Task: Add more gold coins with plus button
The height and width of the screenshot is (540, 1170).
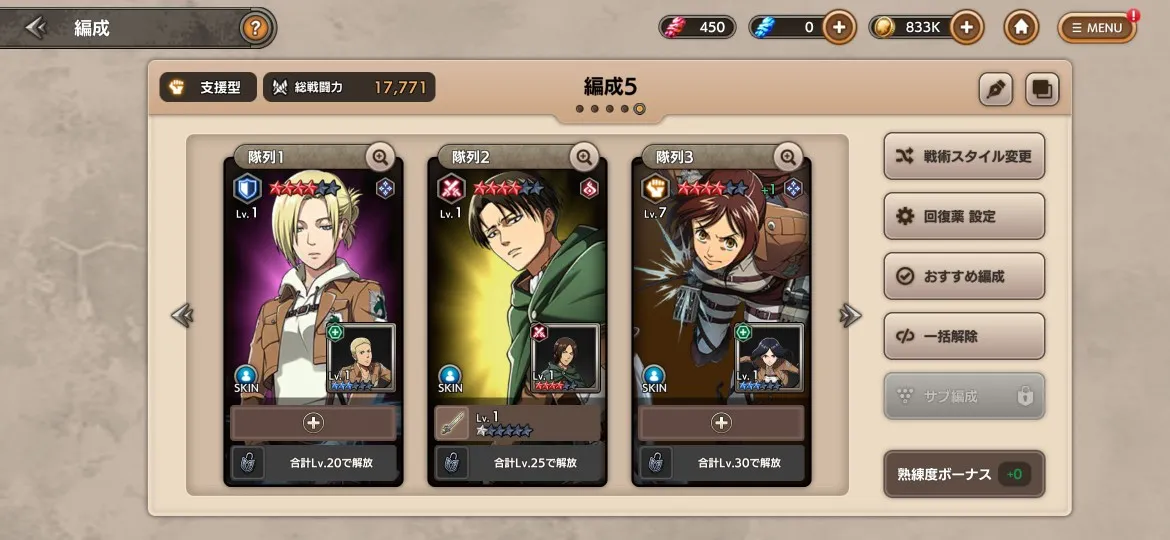Action: pos(965,28)
